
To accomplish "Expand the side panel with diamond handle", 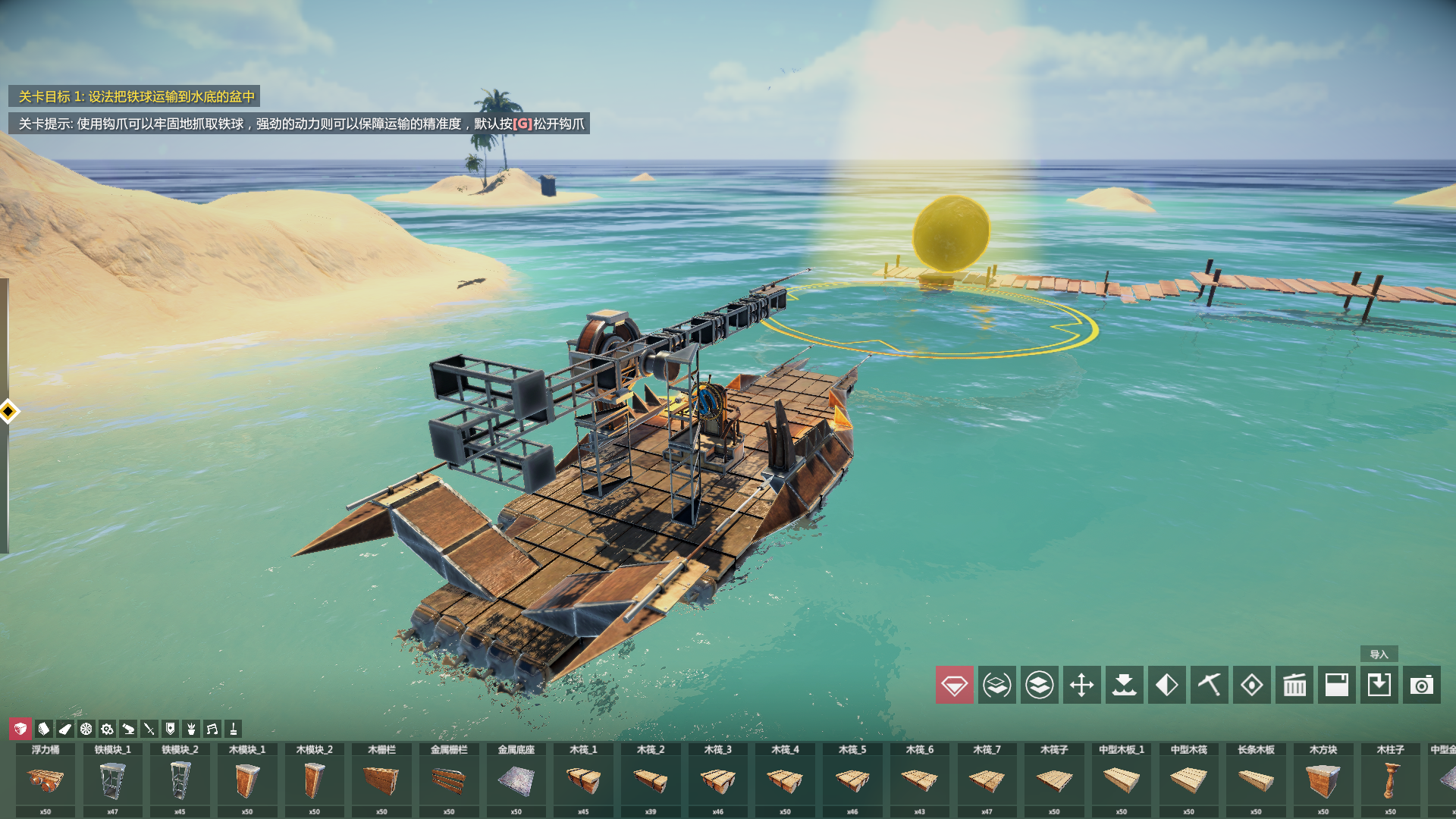I will click(8, 412).
